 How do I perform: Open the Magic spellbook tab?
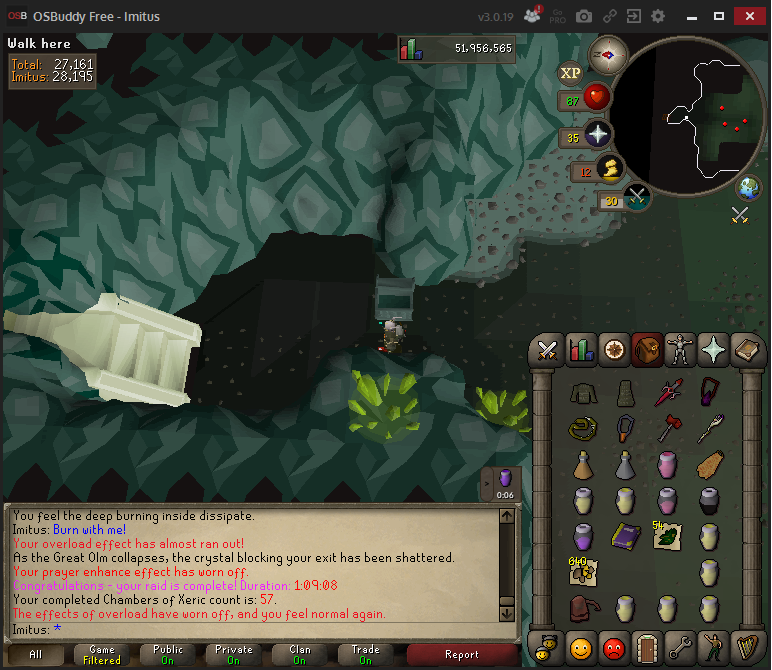point(746,349)
